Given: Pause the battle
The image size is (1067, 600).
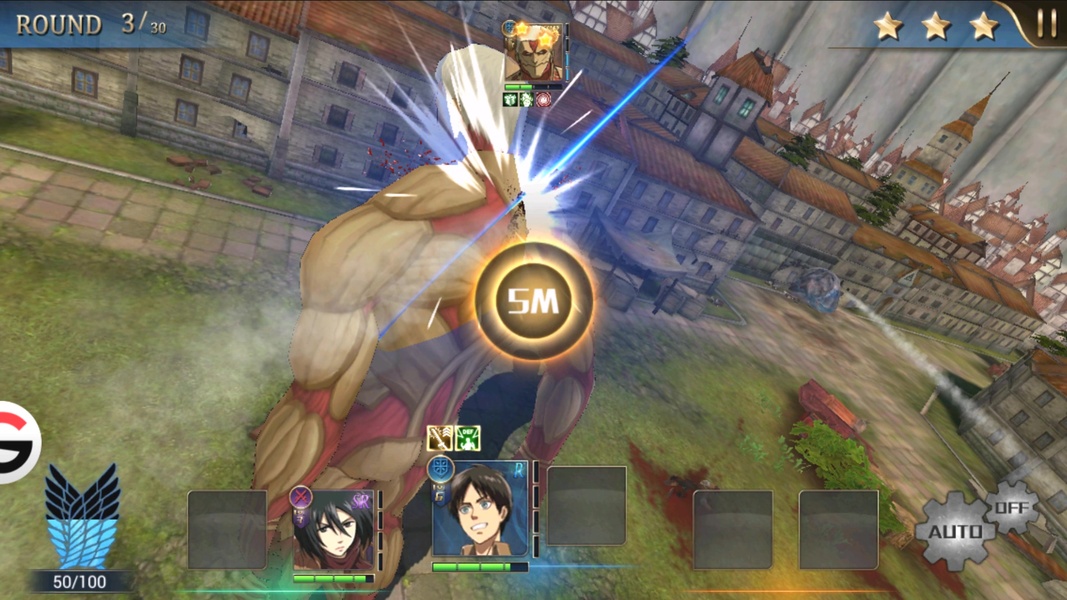Looking at the screenshot, I should coord(1045,24).
